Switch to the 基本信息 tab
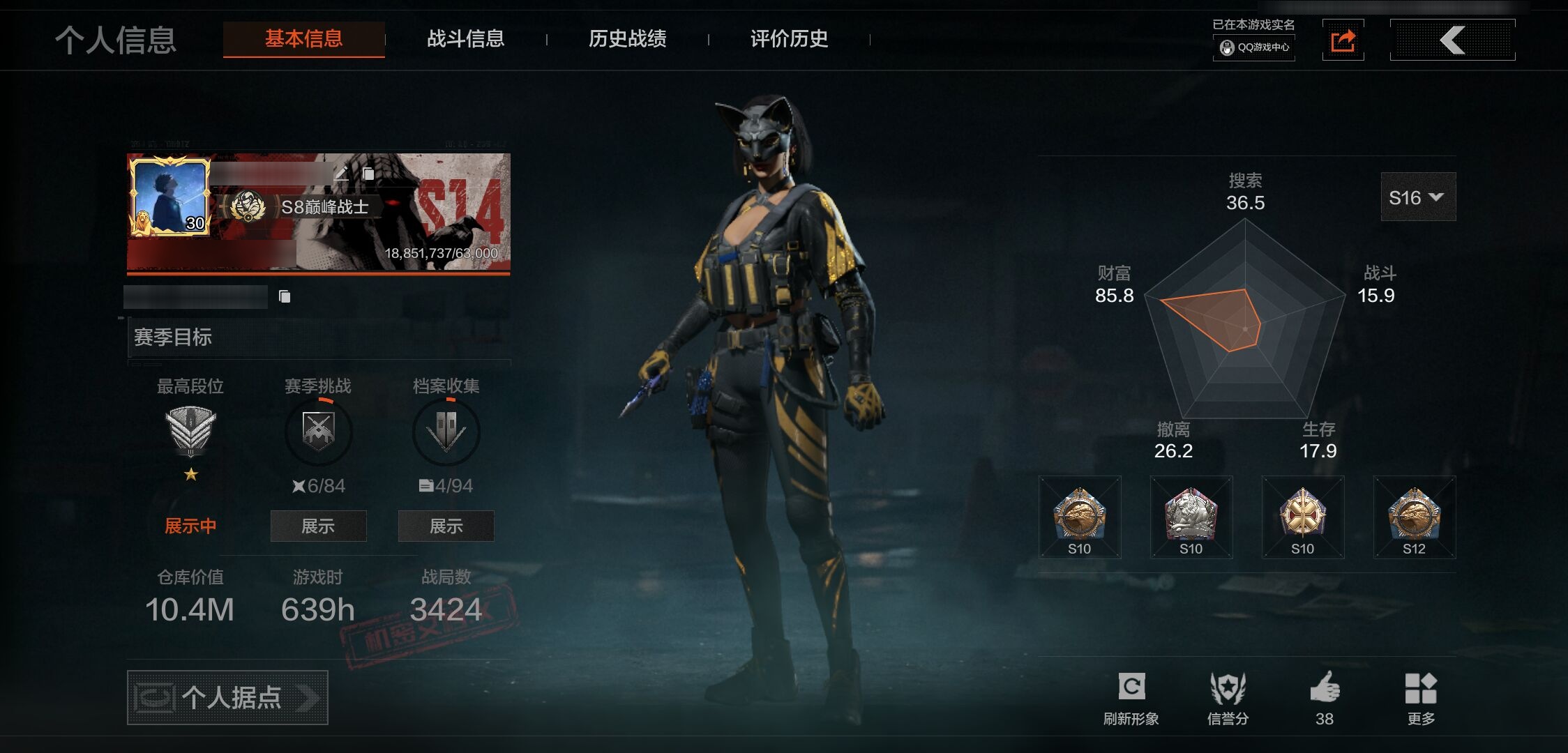This screenshot has height=753, width=1568. [x=303, y=39]
